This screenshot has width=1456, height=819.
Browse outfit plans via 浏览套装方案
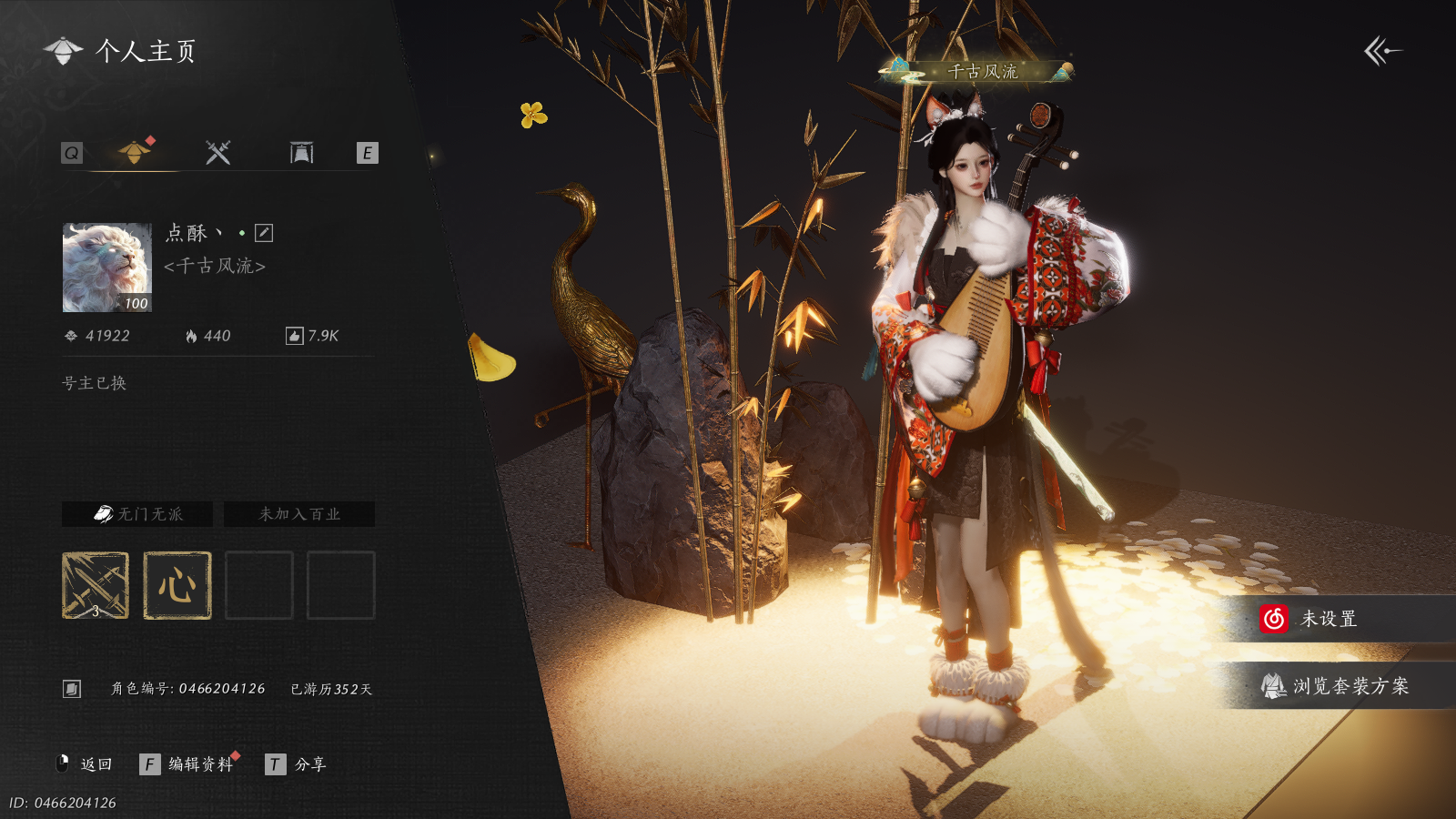point(1336,686)
